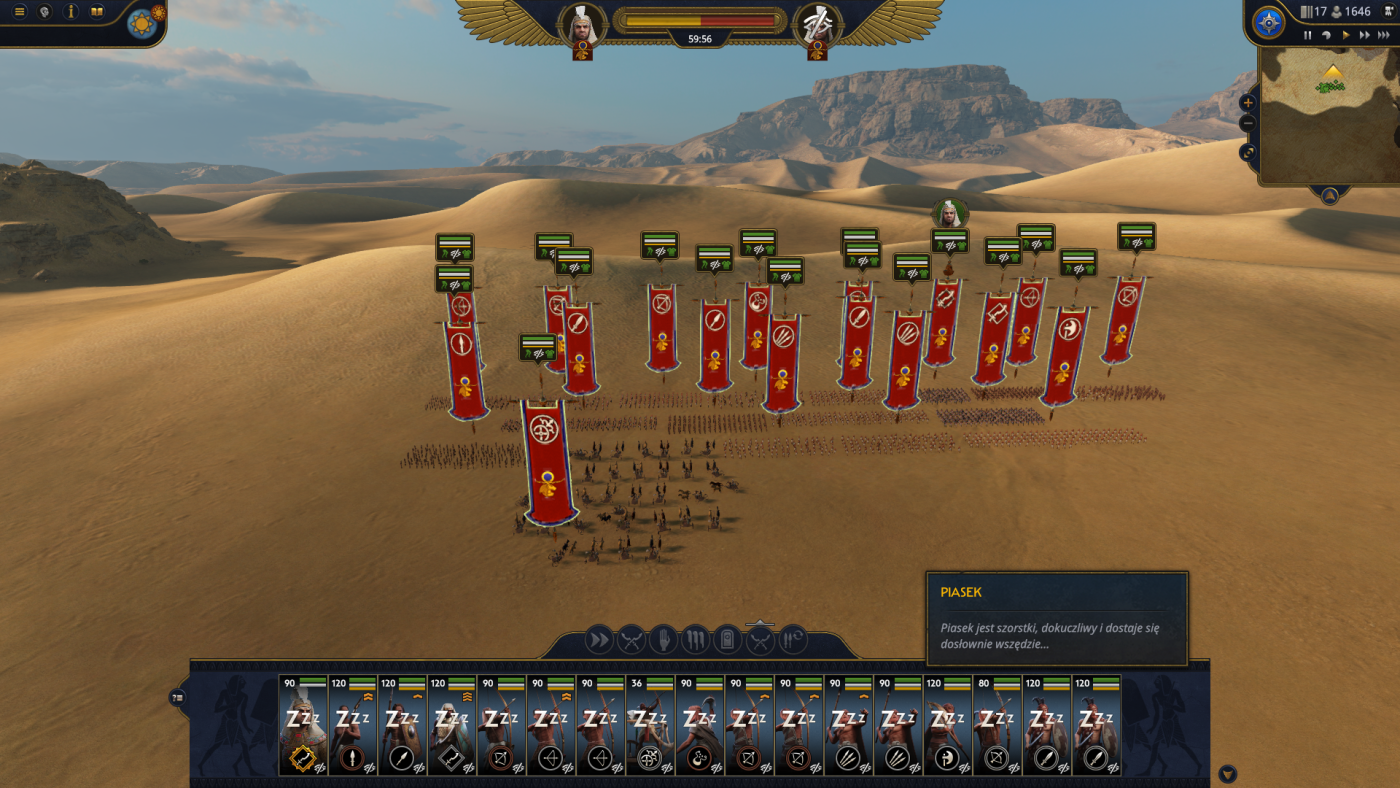Click the halt open-hand order button
The width and height of the screenshot is (1400, 788).
pos(662,639)
